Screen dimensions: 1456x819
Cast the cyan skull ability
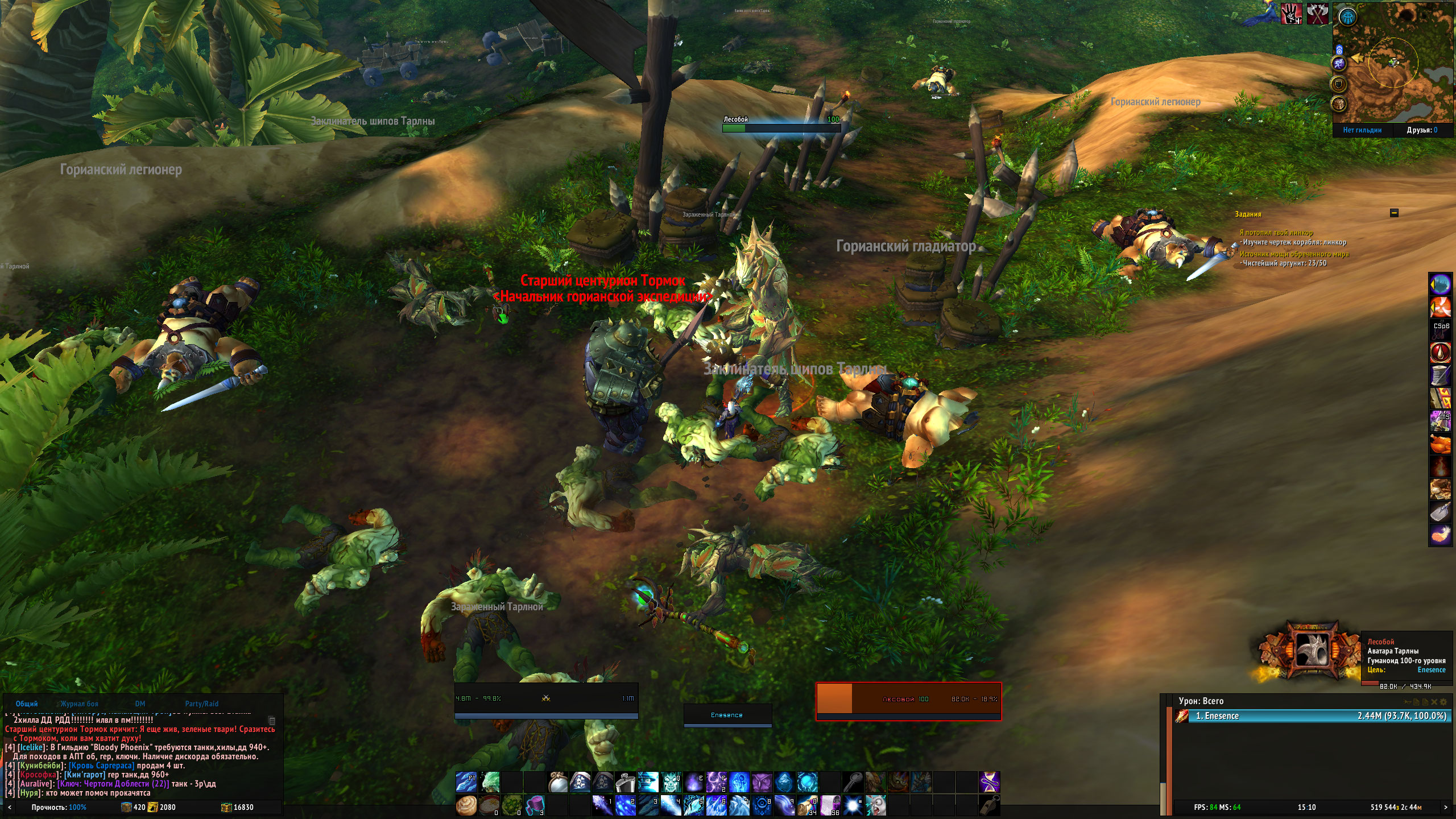(671, 783)
